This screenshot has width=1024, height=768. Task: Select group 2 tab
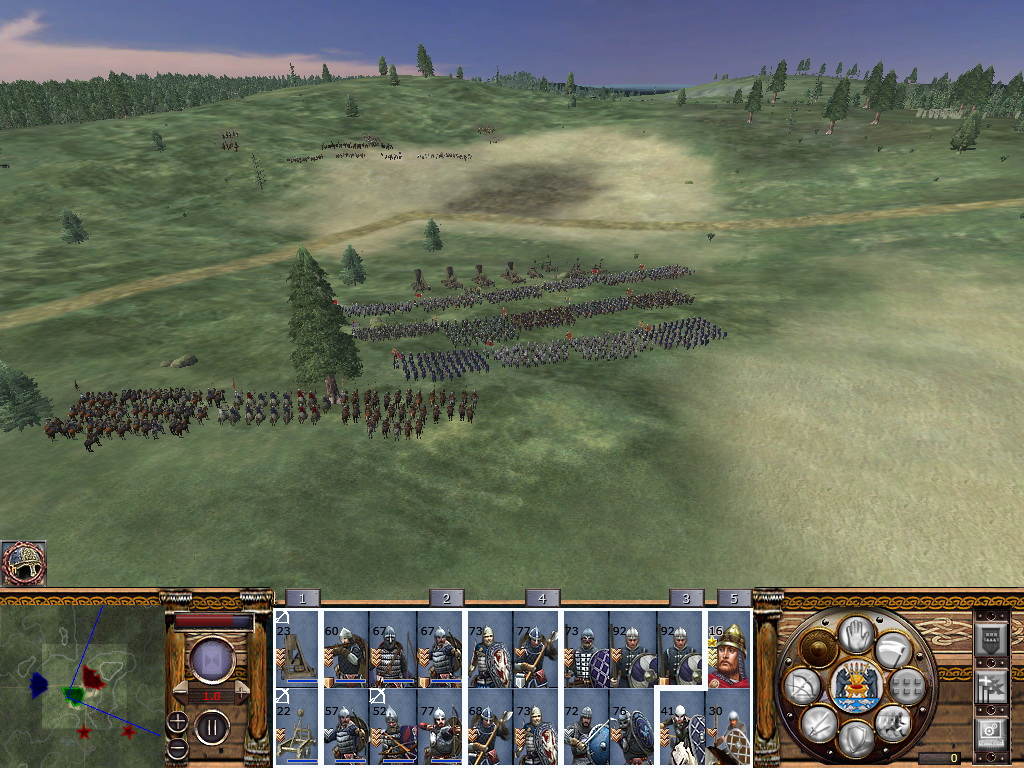446,598
